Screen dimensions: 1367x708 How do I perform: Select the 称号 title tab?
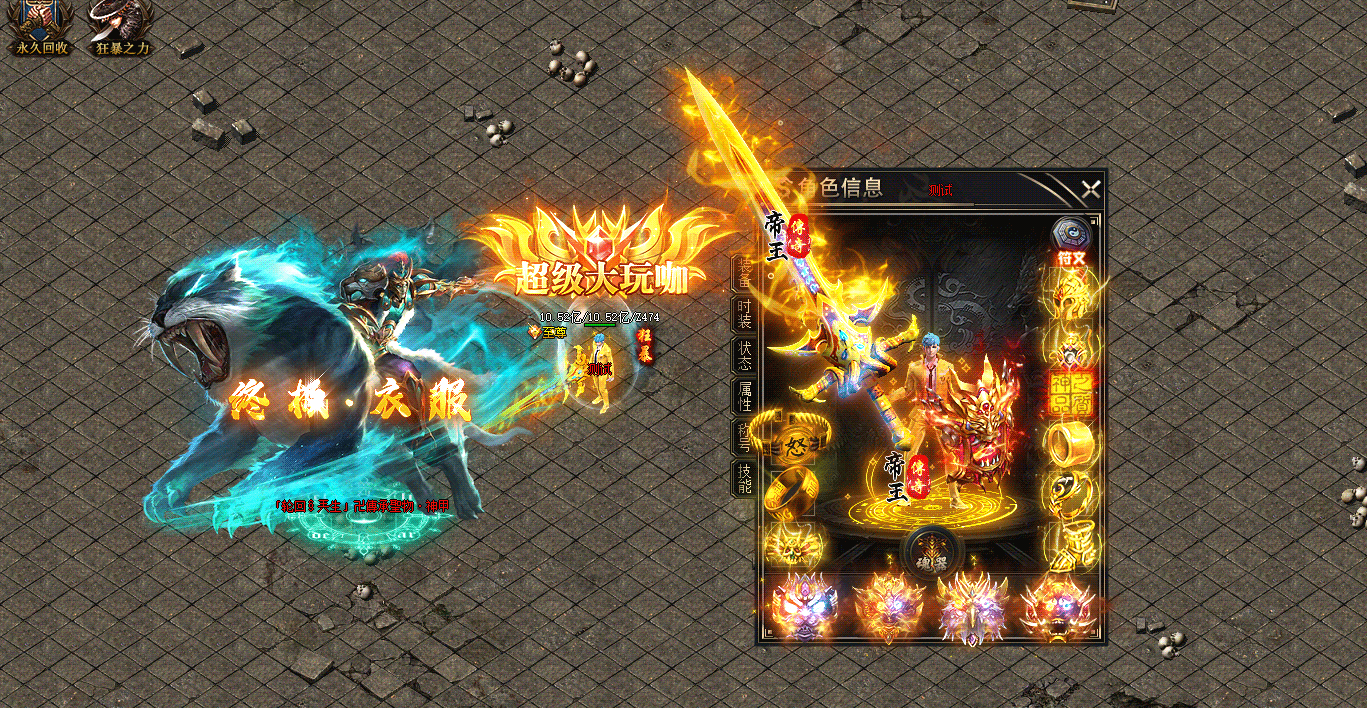[745, 438]
